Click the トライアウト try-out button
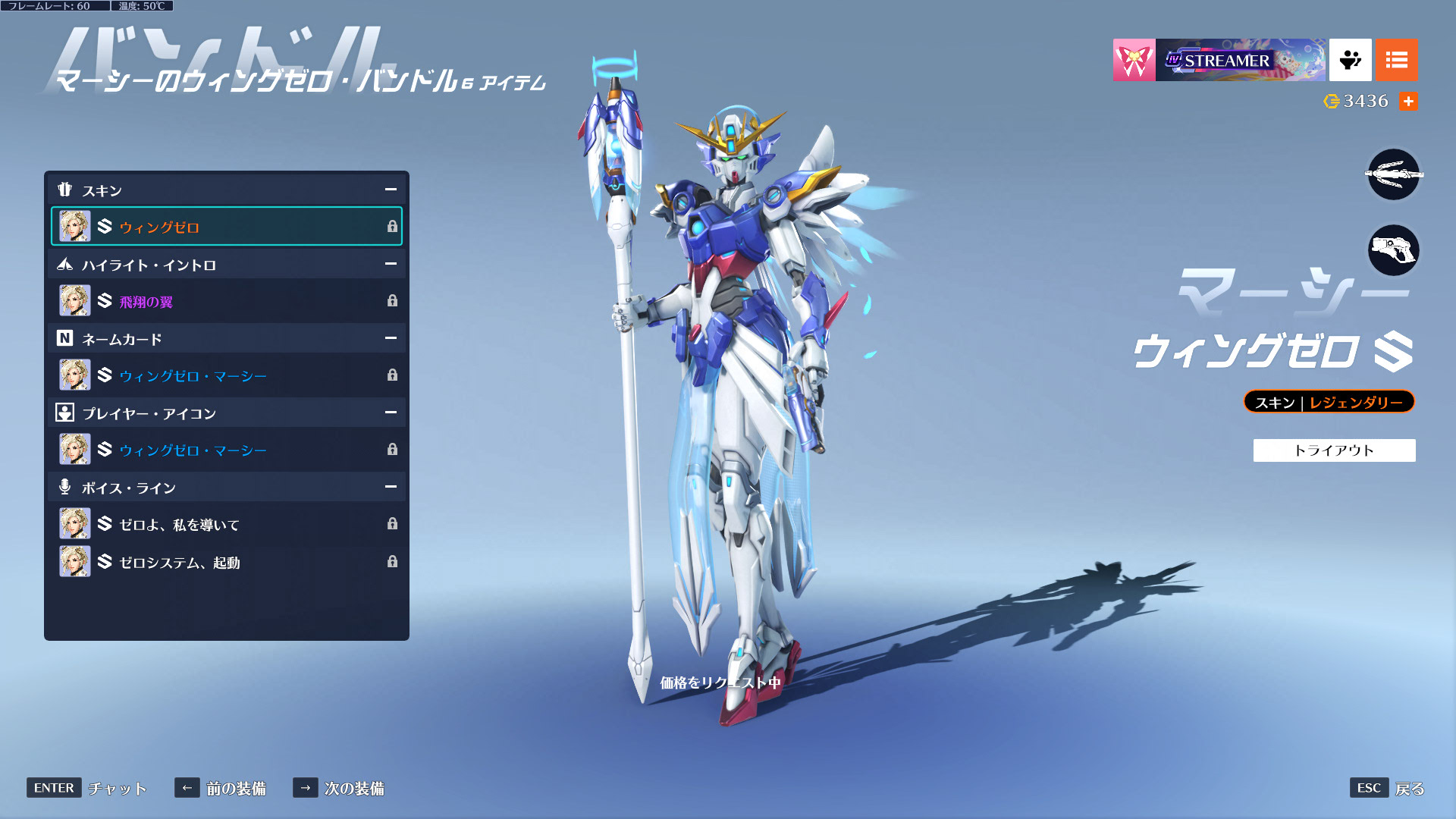The height and width of the screenshot is (819, 1456). pyautogui.click(x=1334, y=450)
